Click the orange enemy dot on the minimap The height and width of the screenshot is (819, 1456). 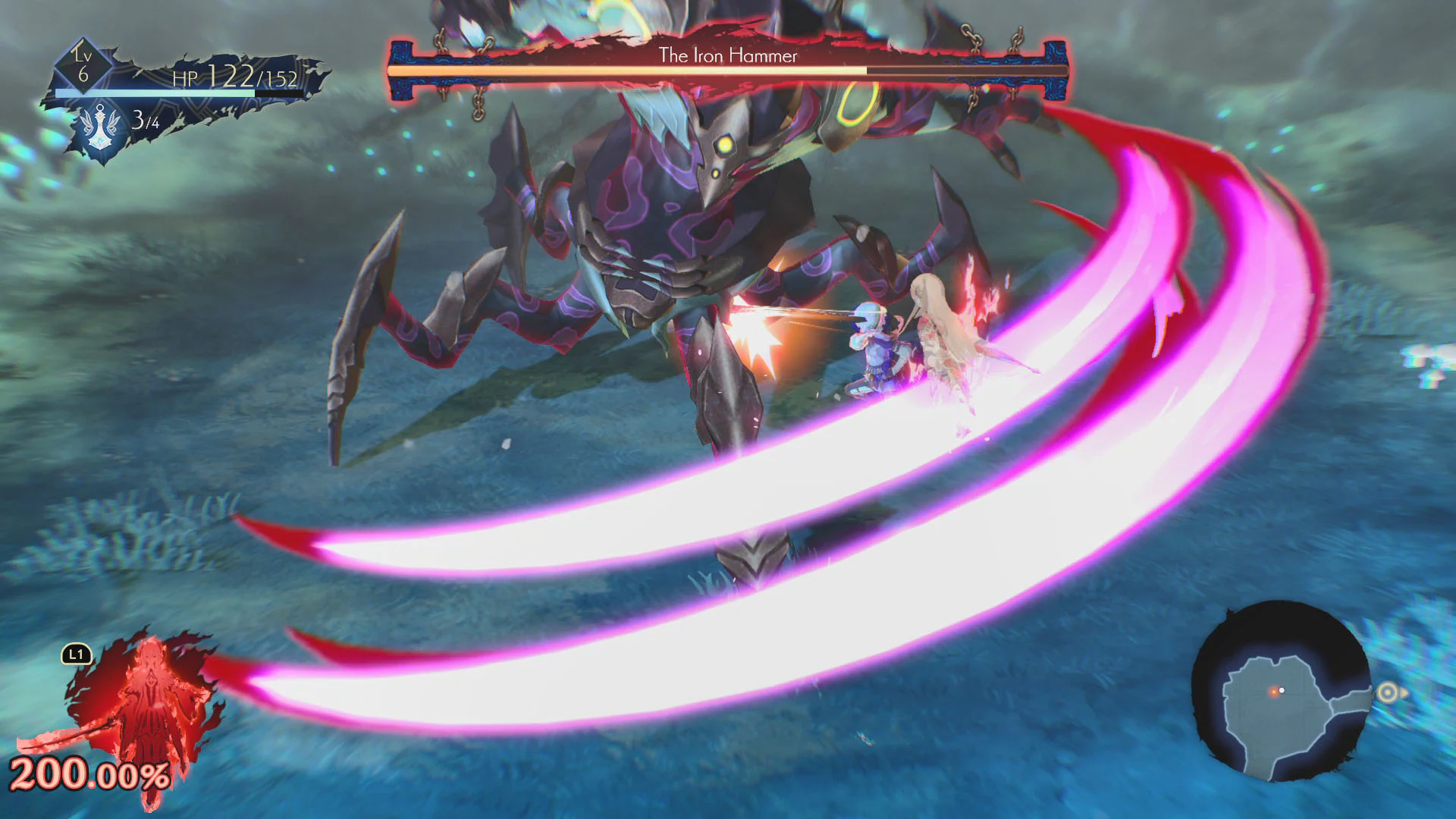[1273, 692]
